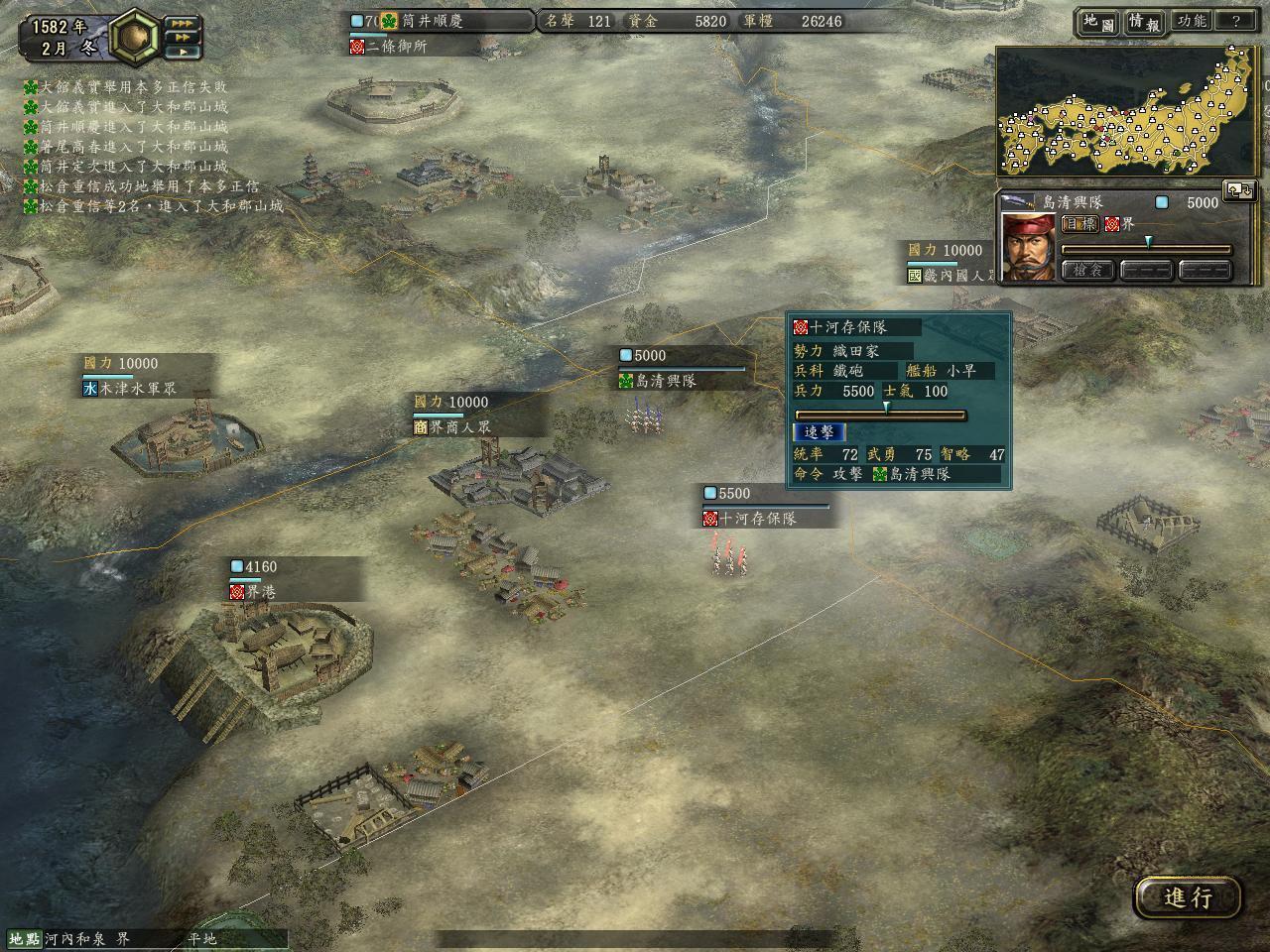The height and width of the screenshot is (952, 1270).
Task: Open the 地圖 map menu
Action: point(1096,22)
